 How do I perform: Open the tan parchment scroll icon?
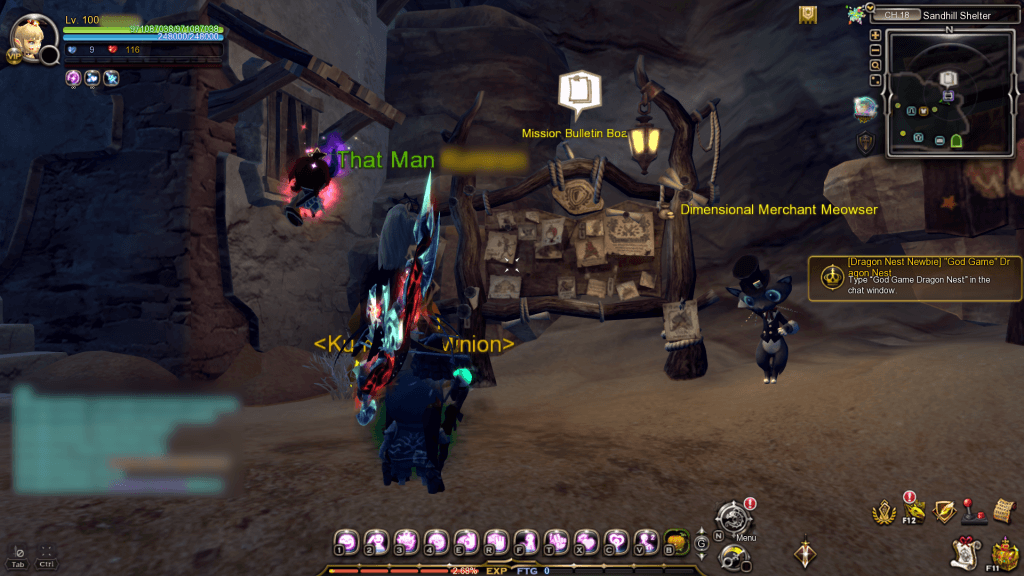[1005, 510]
